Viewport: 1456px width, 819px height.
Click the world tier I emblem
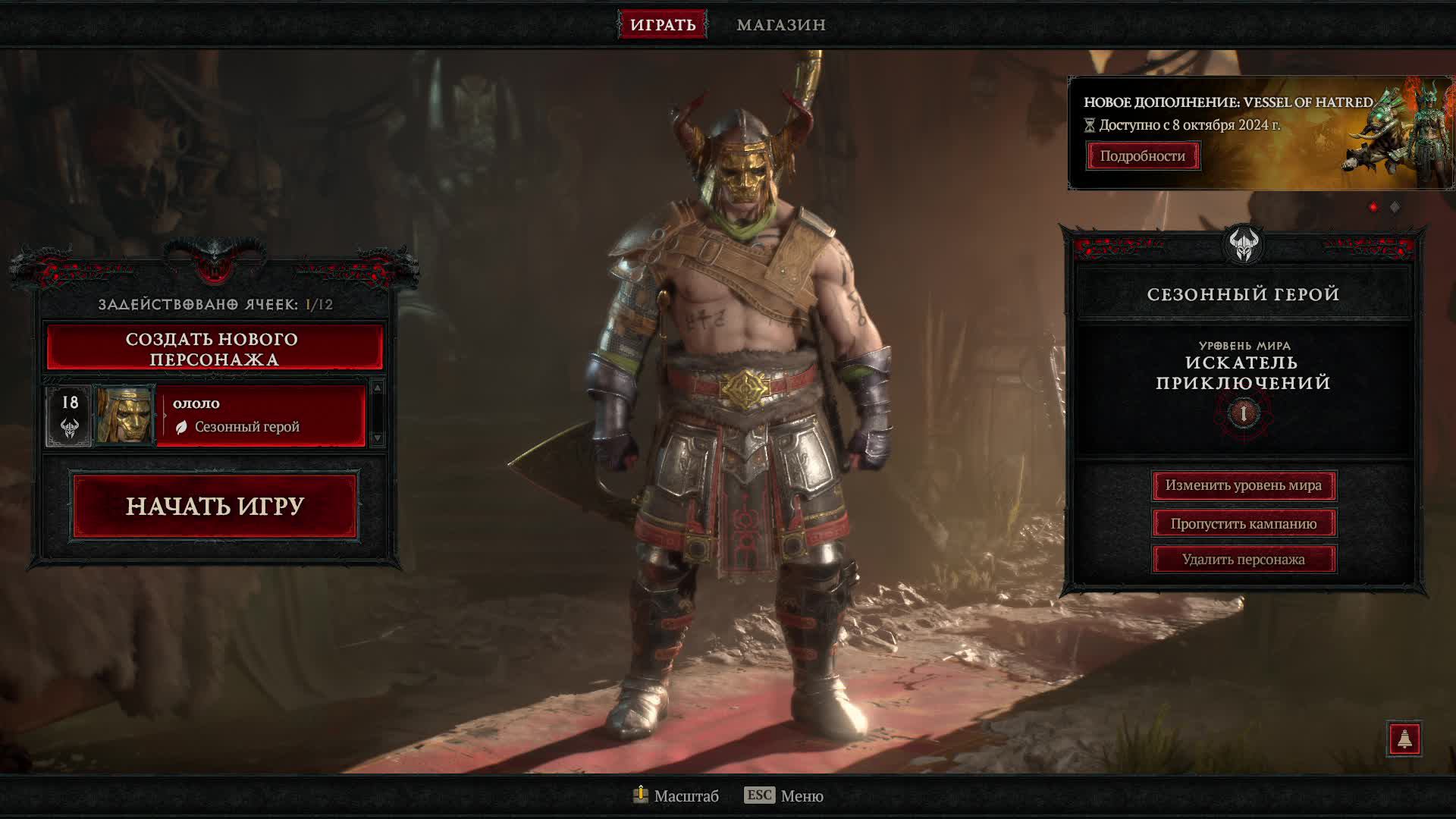1243,413
